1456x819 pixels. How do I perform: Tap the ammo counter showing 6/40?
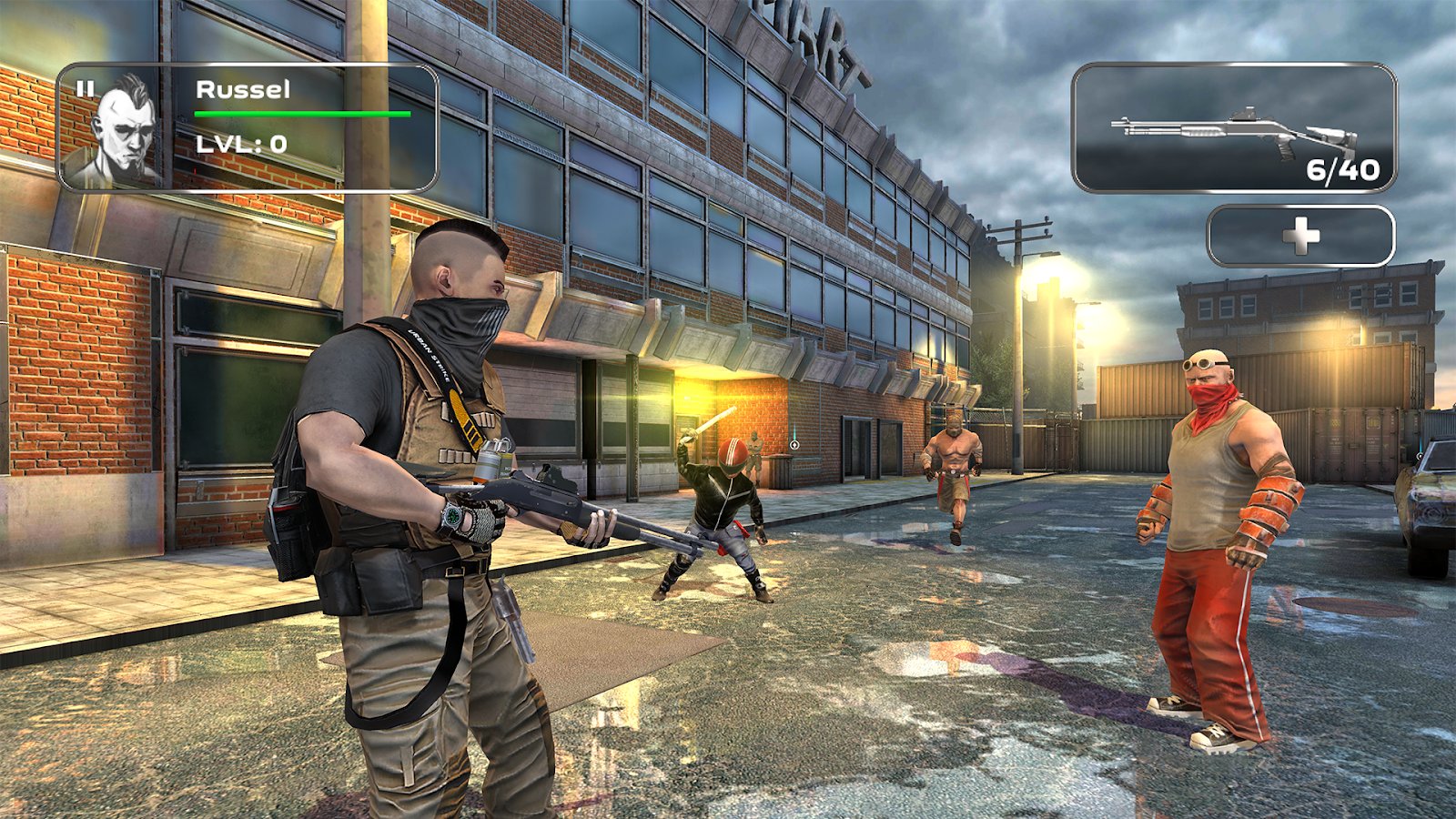[1341, 168]
